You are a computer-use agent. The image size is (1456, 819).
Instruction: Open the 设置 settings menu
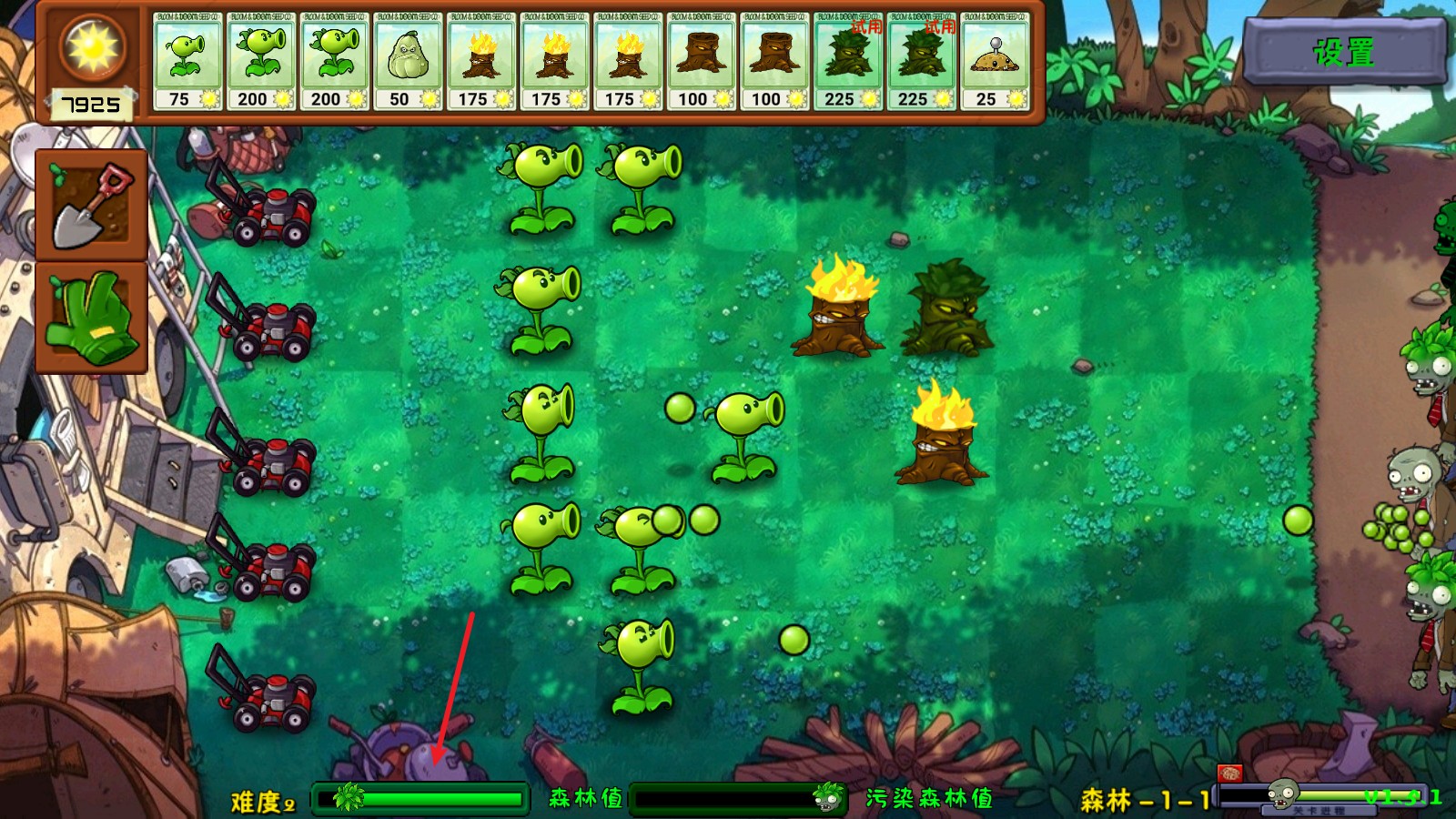[1344, 52]
